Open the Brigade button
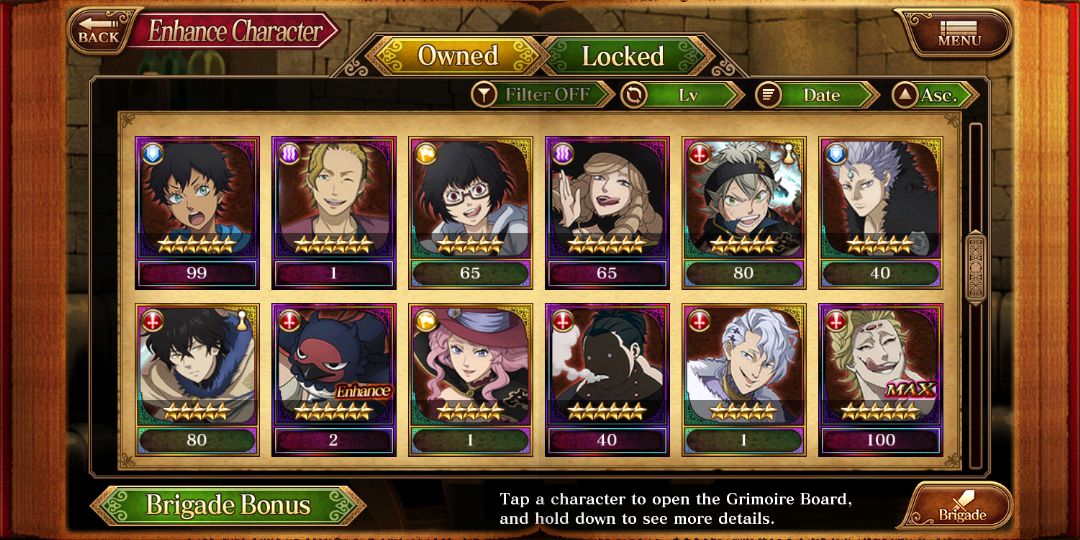The height and width of the screenshot is (540, 1080). (x=959, y=507)
